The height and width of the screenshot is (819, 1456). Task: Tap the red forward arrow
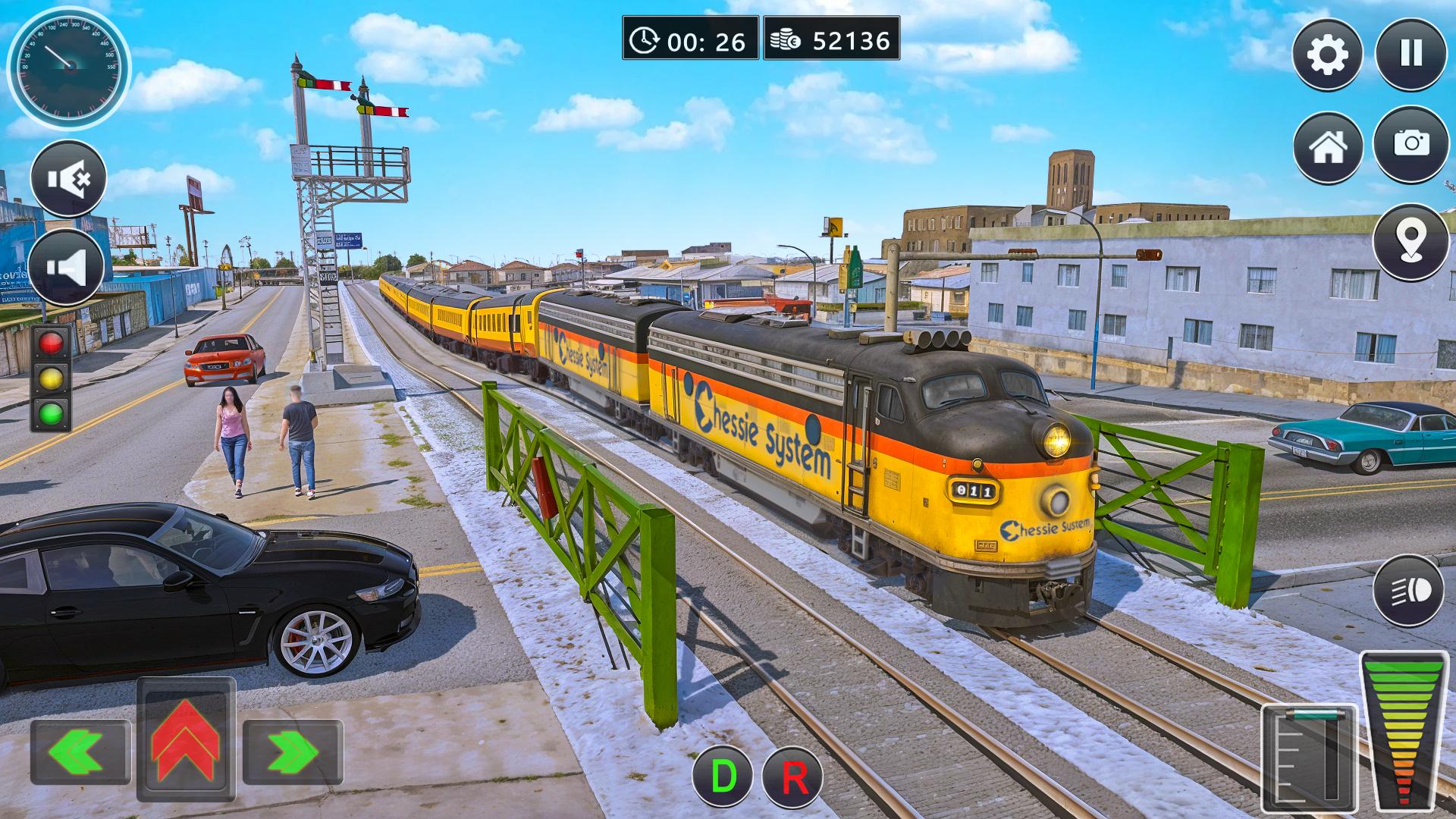(x=186, y=738)
